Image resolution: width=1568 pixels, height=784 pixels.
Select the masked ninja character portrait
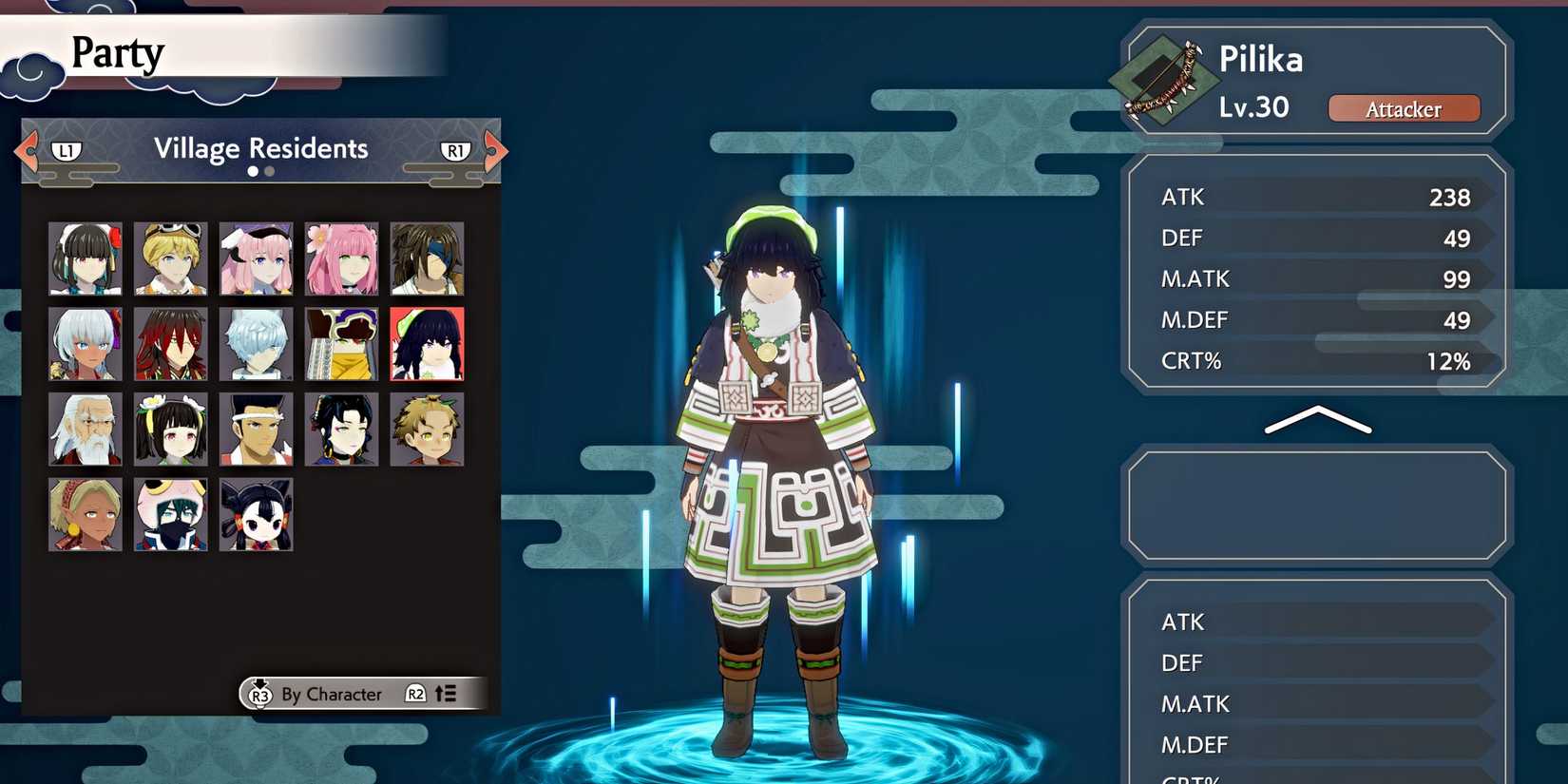coord(170,514)
